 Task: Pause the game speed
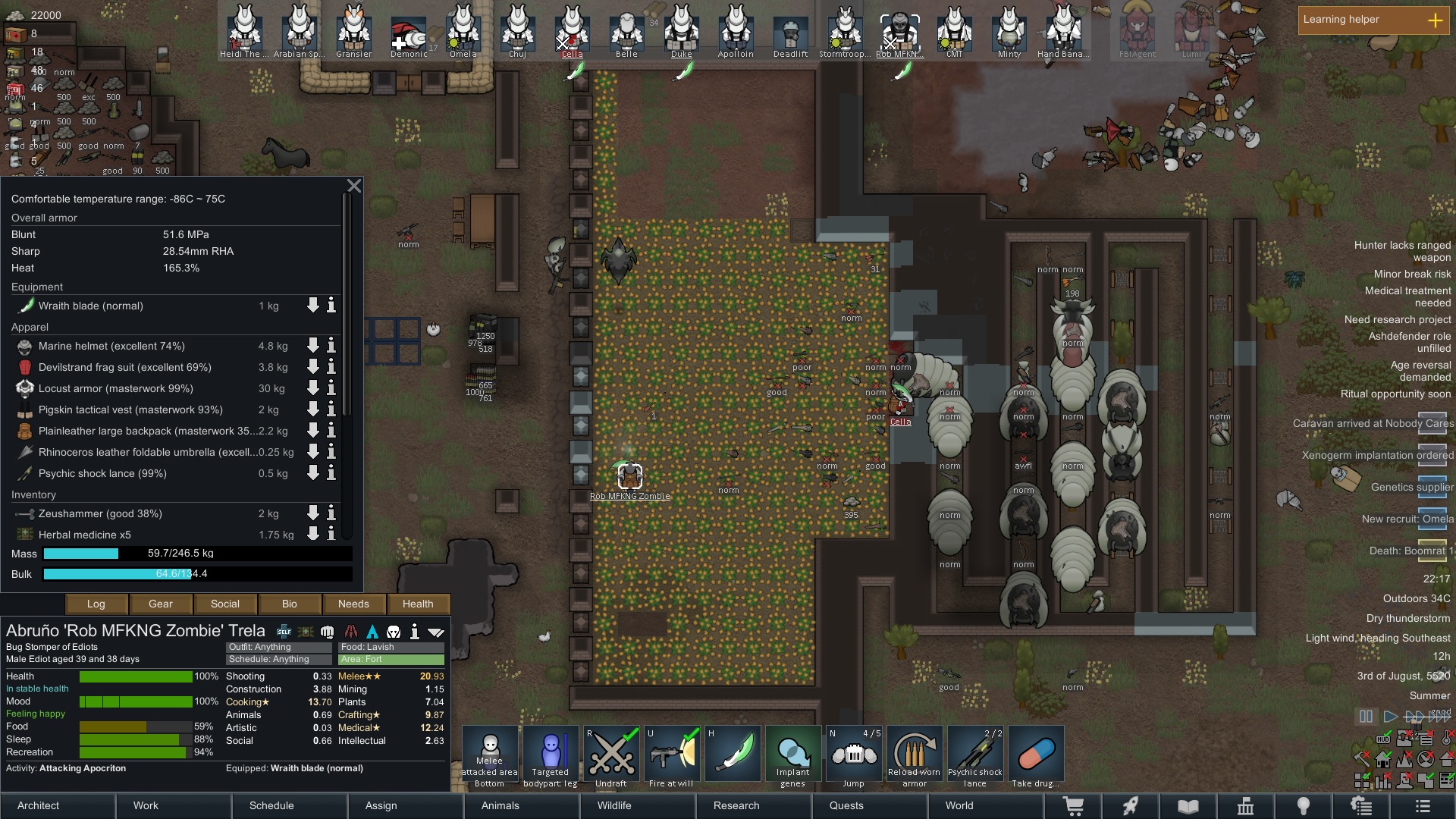pos(1366,717)
